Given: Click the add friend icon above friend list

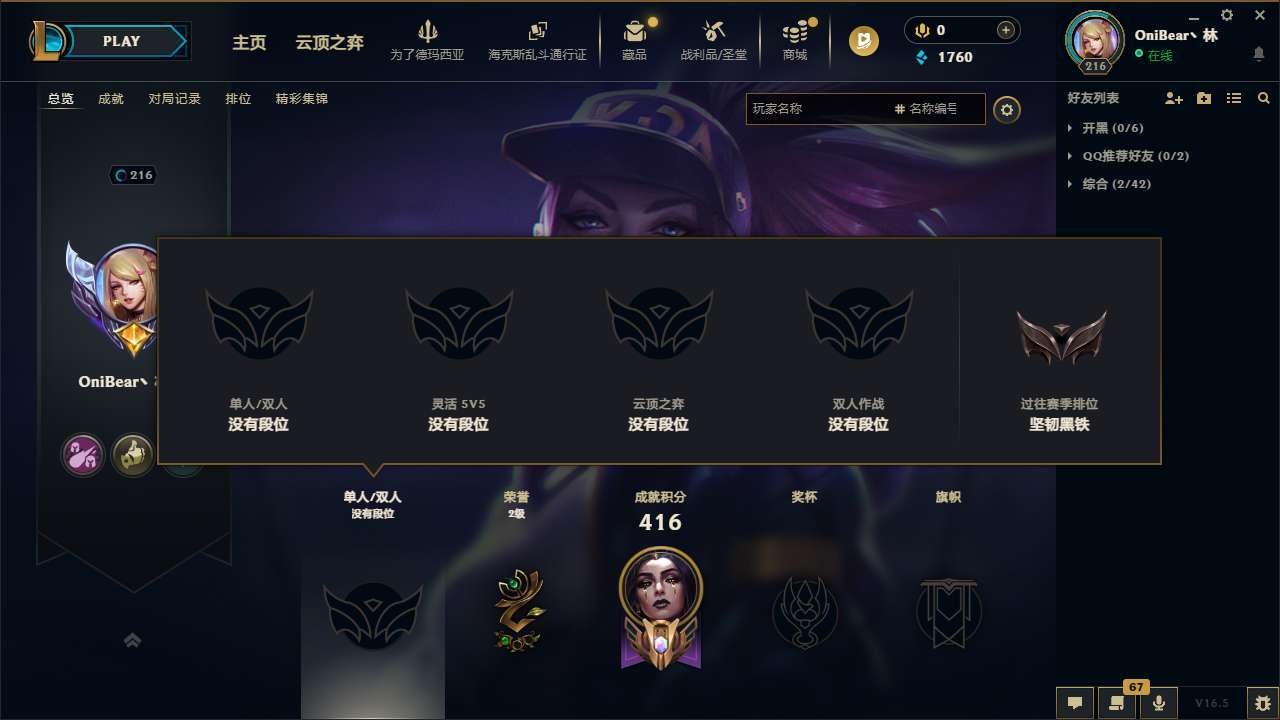Looking at the screenshot, I should click(1172, 98).
